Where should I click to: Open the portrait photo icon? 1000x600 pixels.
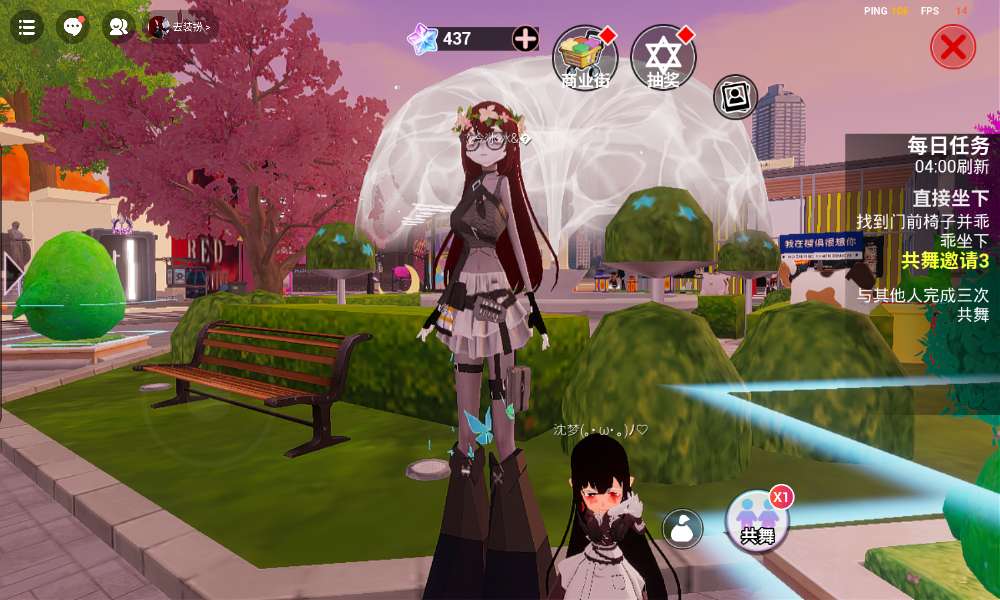coord(735,97)
